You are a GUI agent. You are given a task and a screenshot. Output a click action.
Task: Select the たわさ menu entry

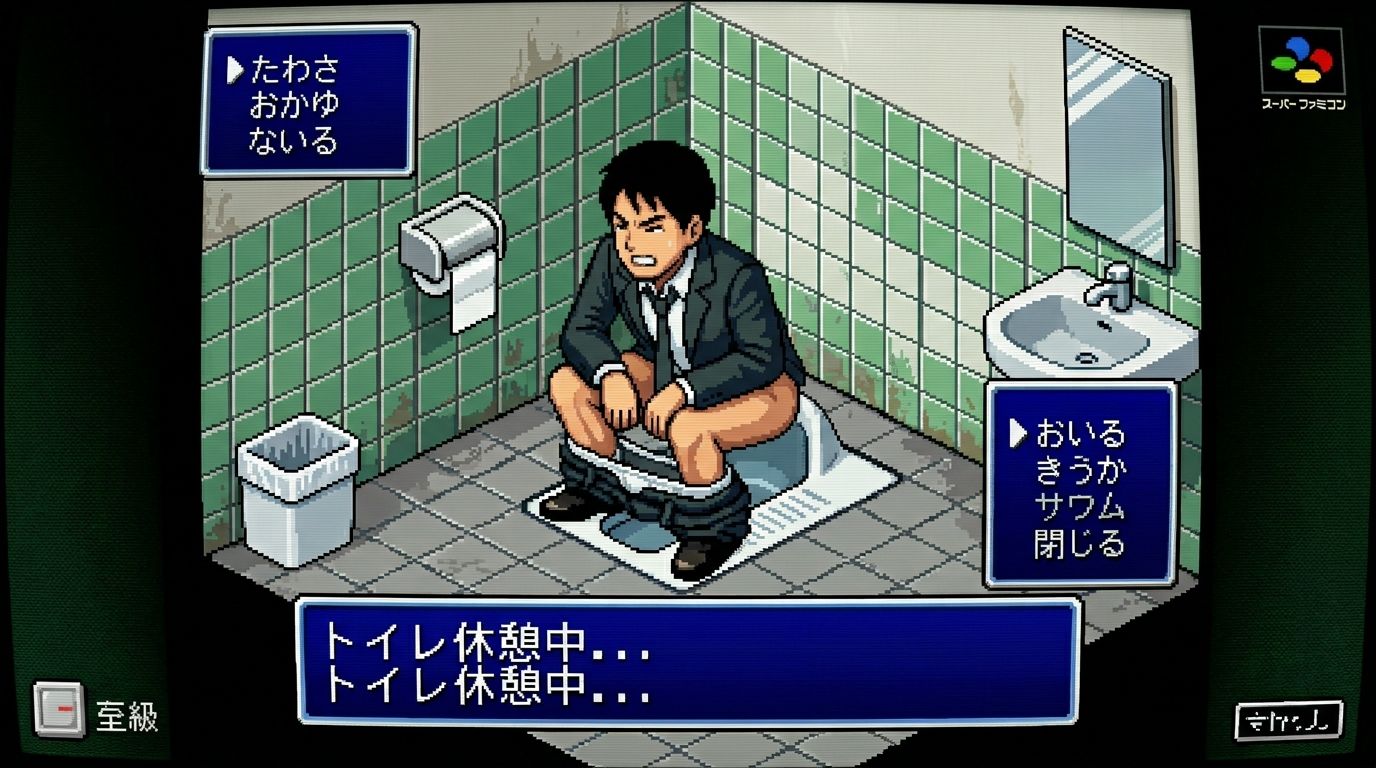click(295, 70)
